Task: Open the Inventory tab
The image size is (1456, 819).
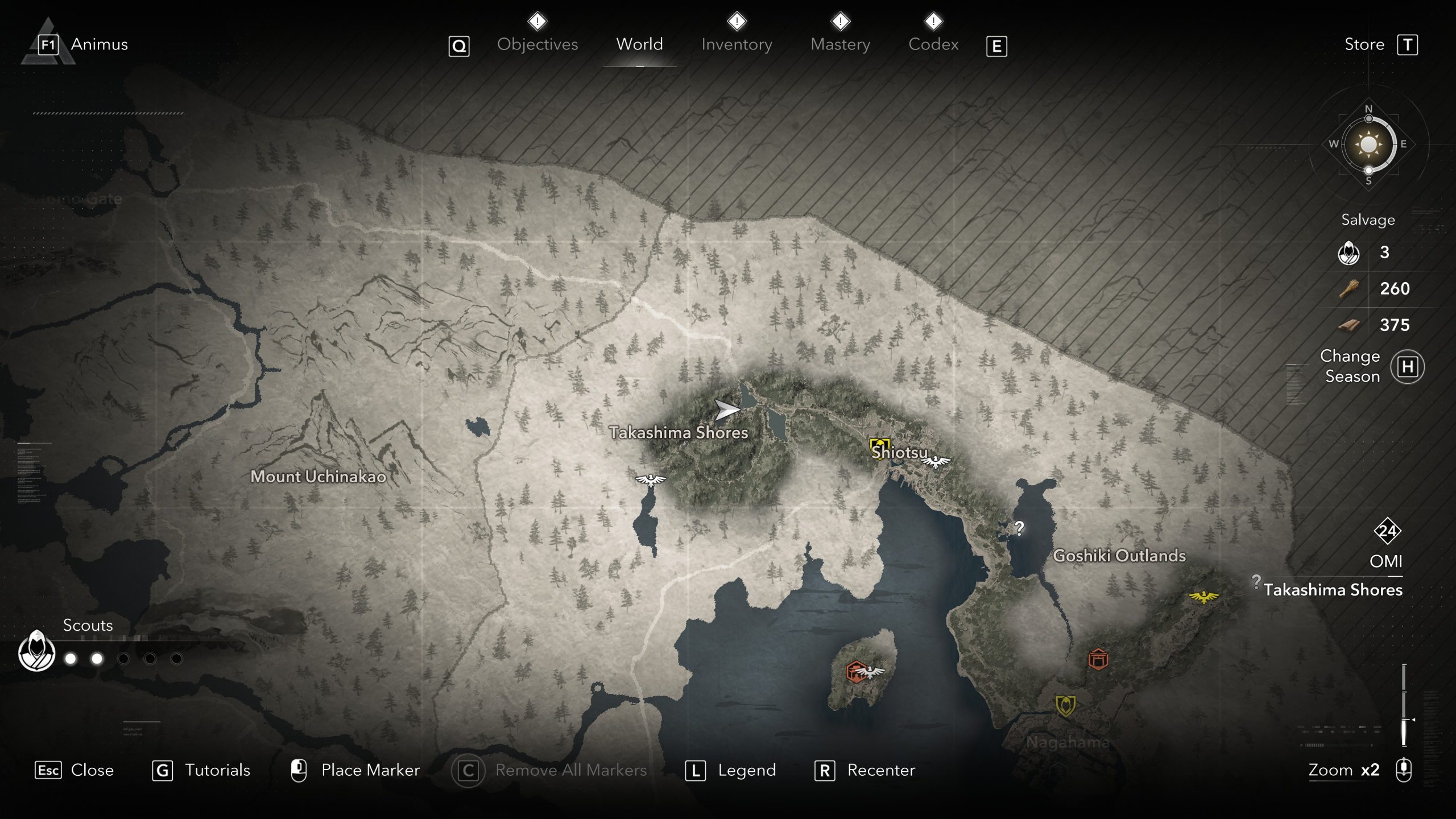Action: click(737, 44)
